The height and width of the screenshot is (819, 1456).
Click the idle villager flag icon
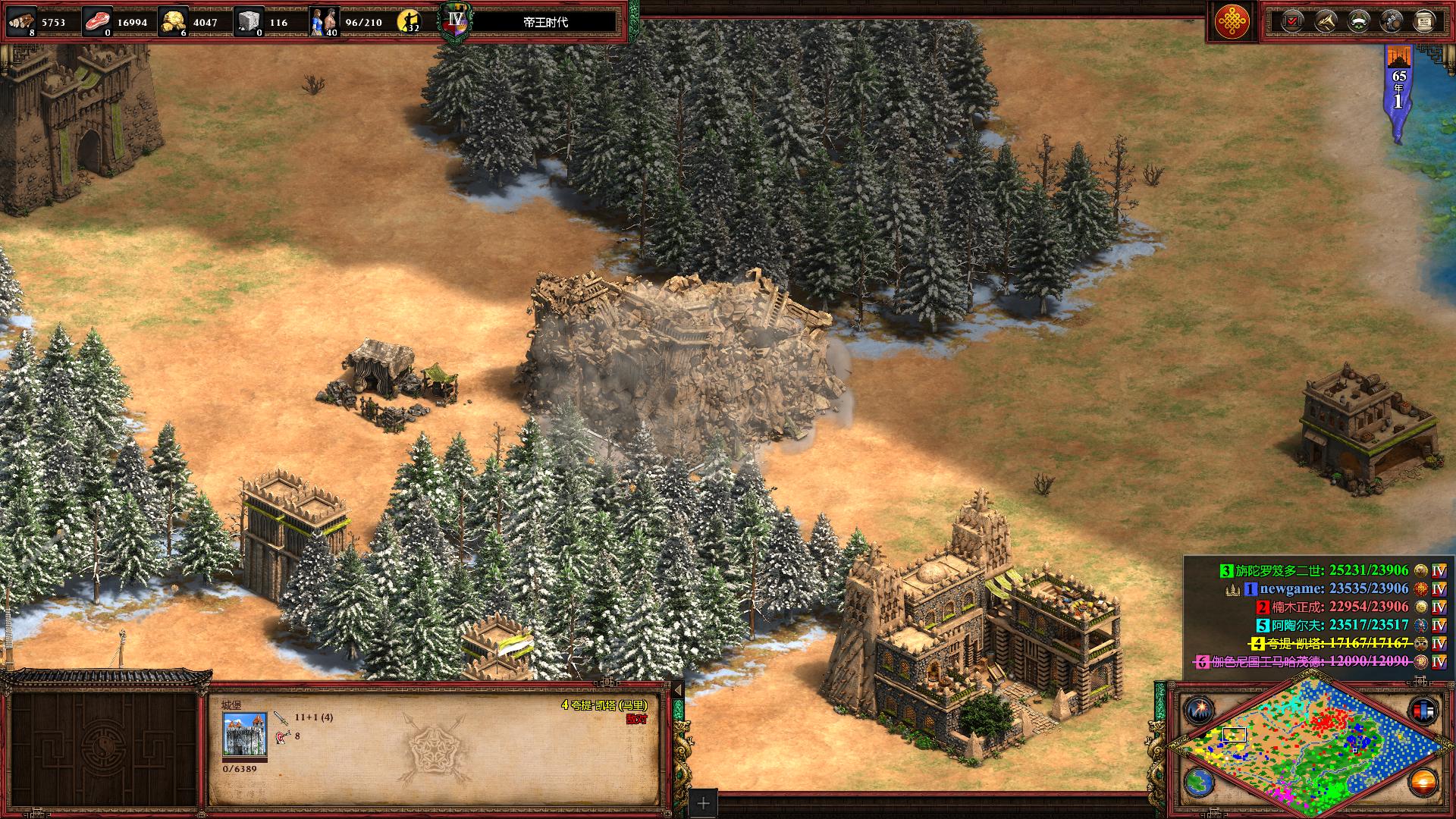[x=410, y=21]
